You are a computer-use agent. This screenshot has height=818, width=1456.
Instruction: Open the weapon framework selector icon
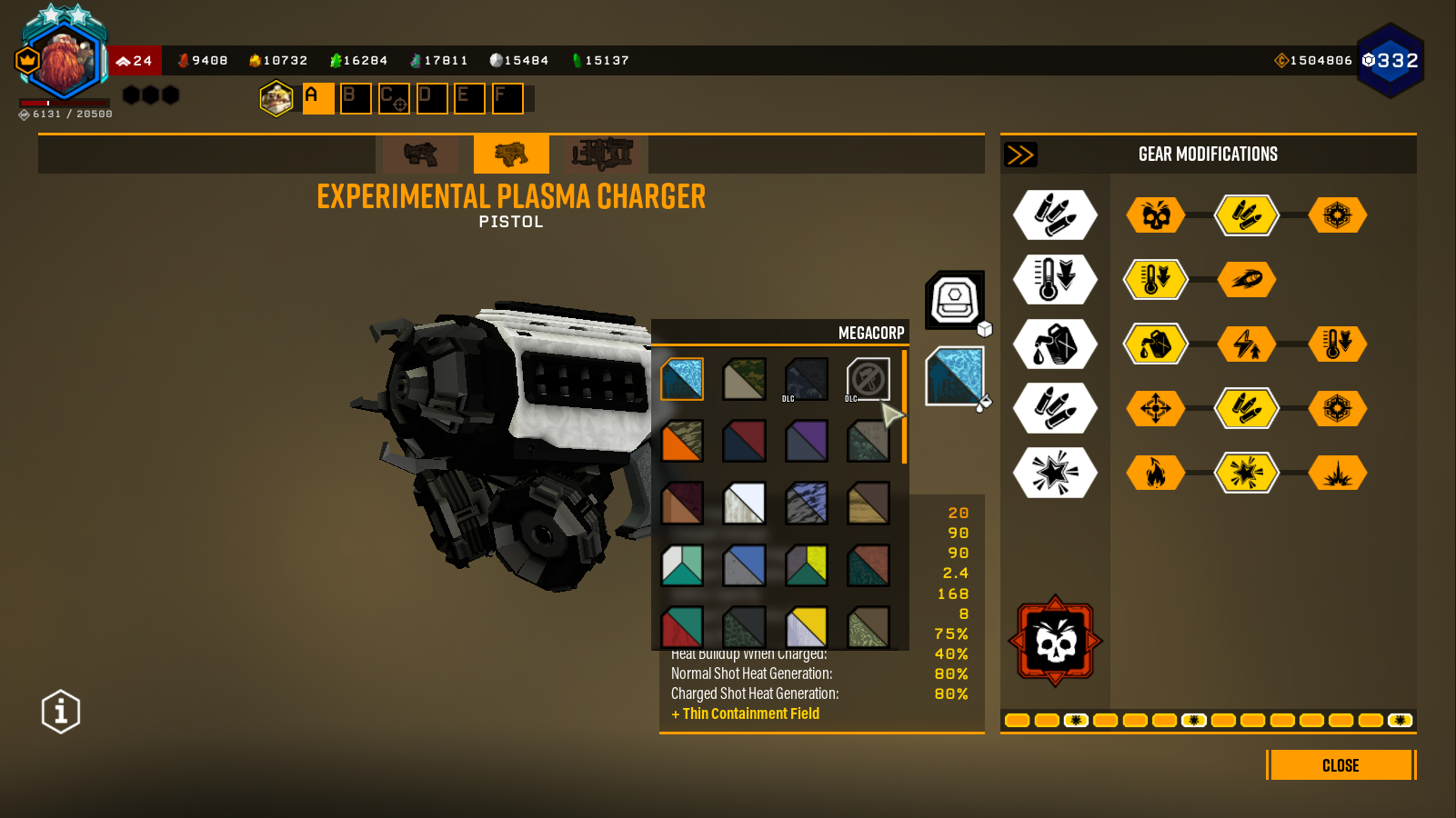(x=955, y=299)
